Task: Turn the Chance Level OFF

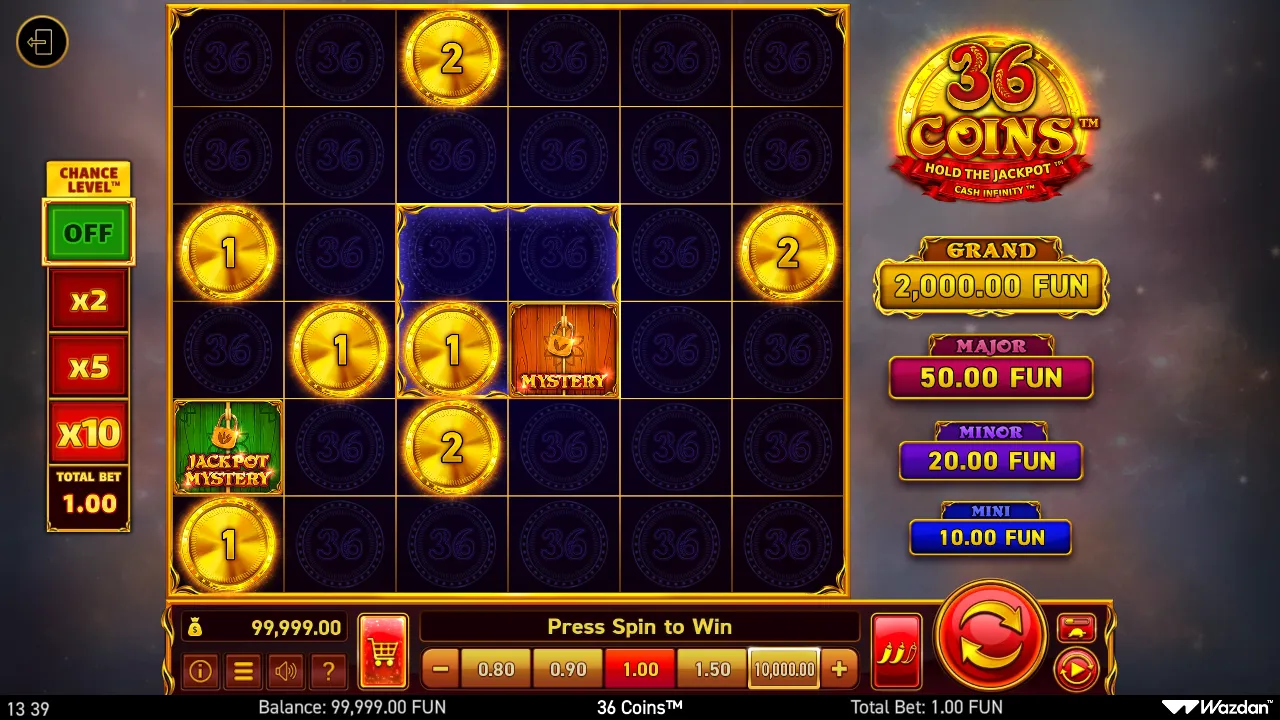Action: (x=88, y=232)
